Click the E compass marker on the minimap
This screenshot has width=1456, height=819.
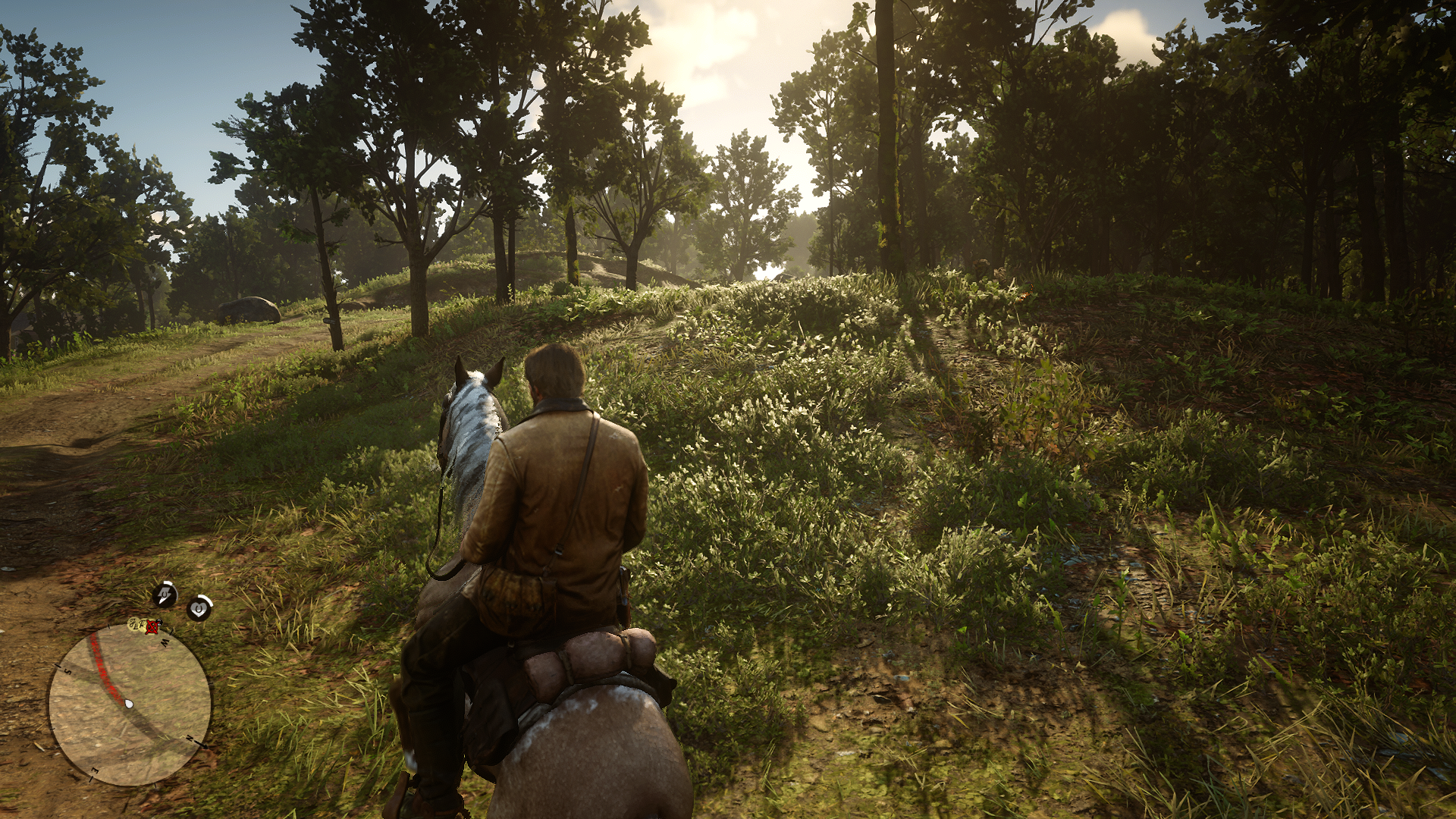click(94, 771)
